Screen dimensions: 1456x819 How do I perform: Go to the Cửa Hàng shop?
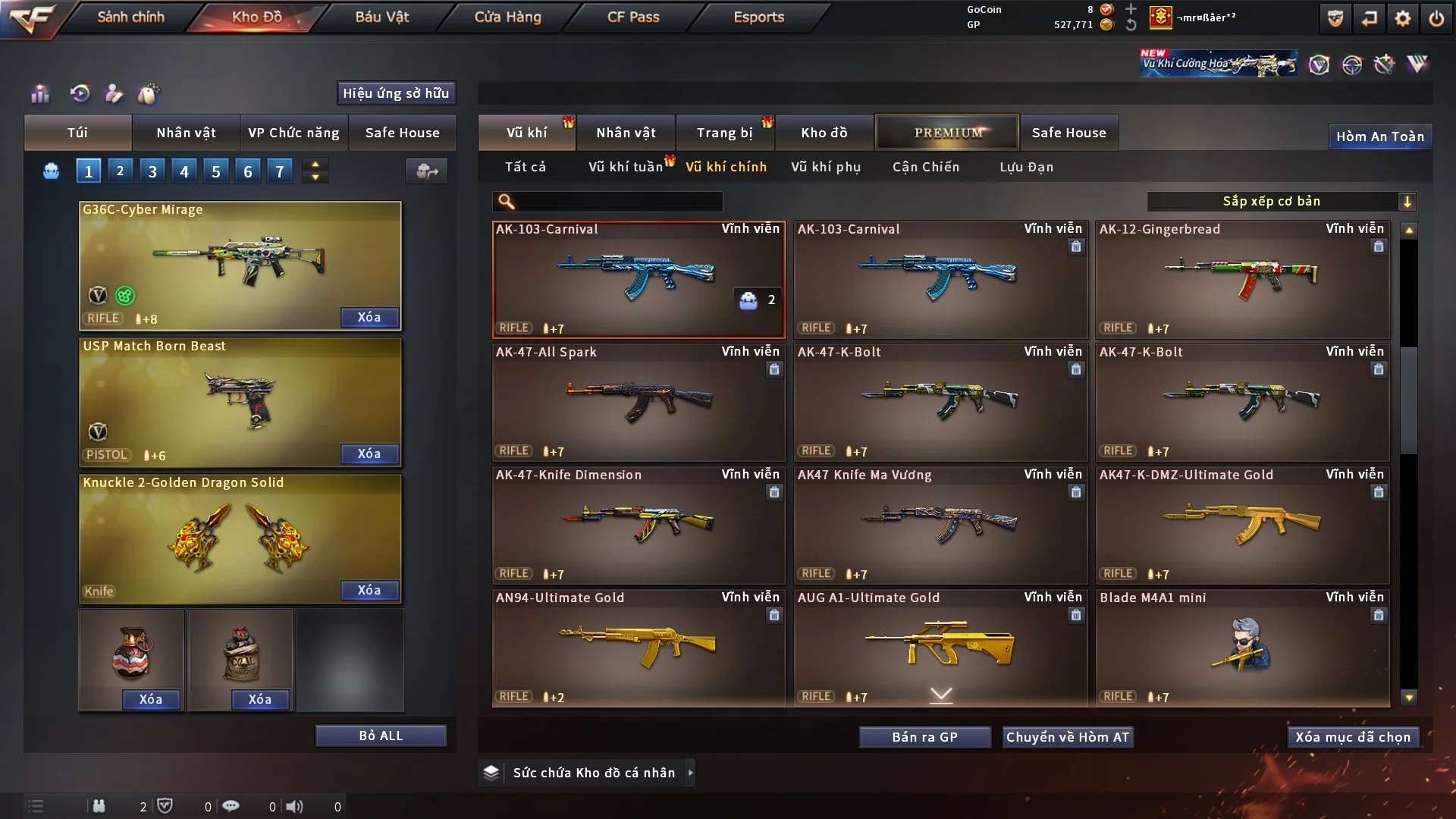(507, 17)
